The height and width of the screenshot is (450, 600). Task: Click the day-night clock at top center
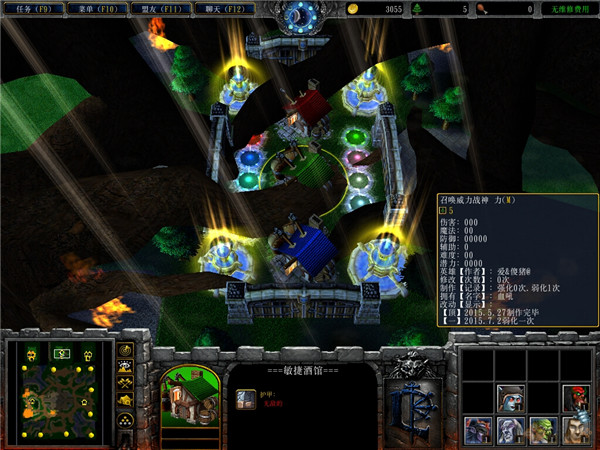[300, 14]
